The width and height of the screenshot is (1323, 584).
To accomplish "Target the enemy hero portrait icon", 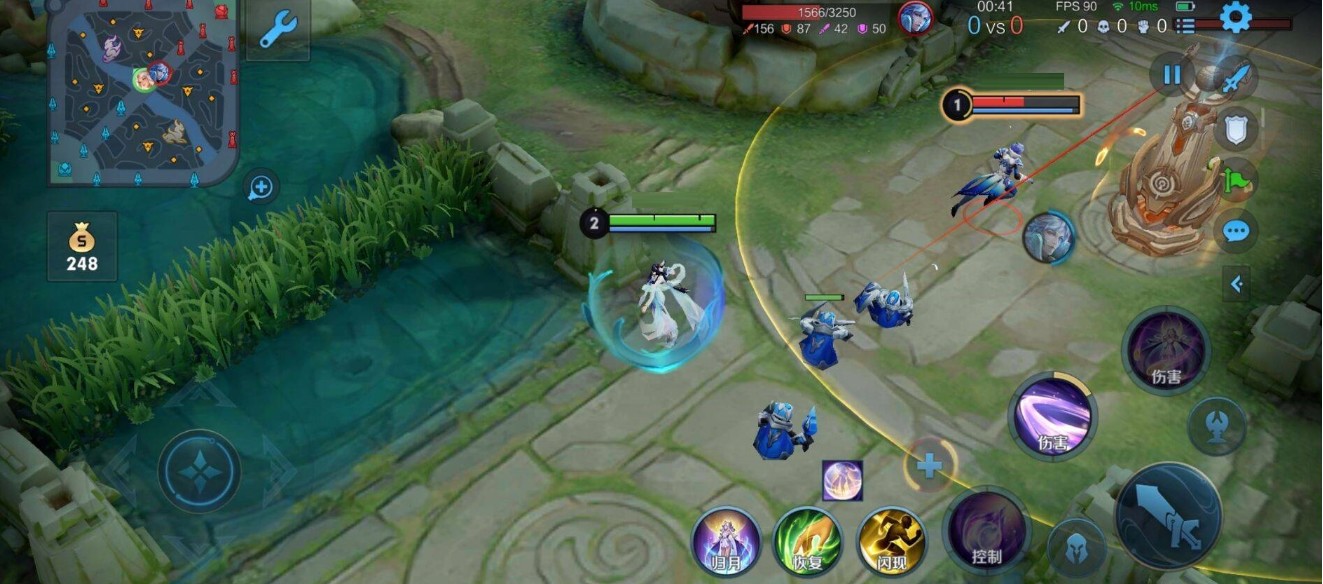I will click(1047, 238).
